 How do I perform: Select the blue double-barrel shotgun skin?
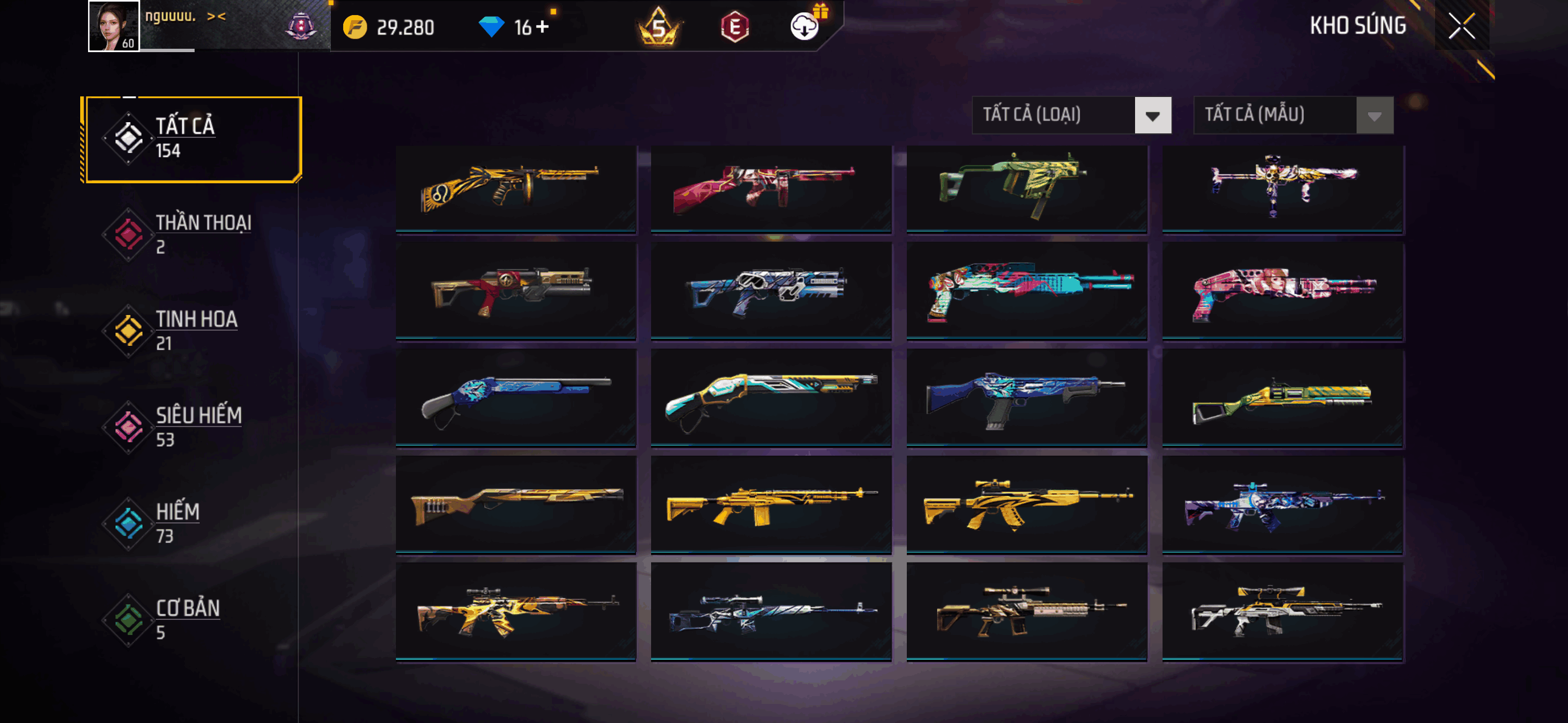point(515,397)
